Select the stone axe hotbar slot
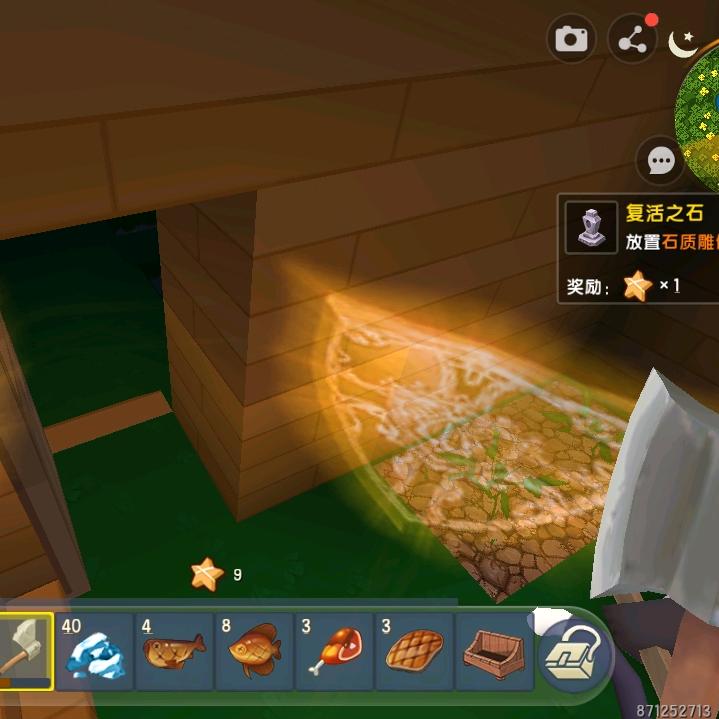This screenshot has width=719, height=719. click(x=22, y=652)
